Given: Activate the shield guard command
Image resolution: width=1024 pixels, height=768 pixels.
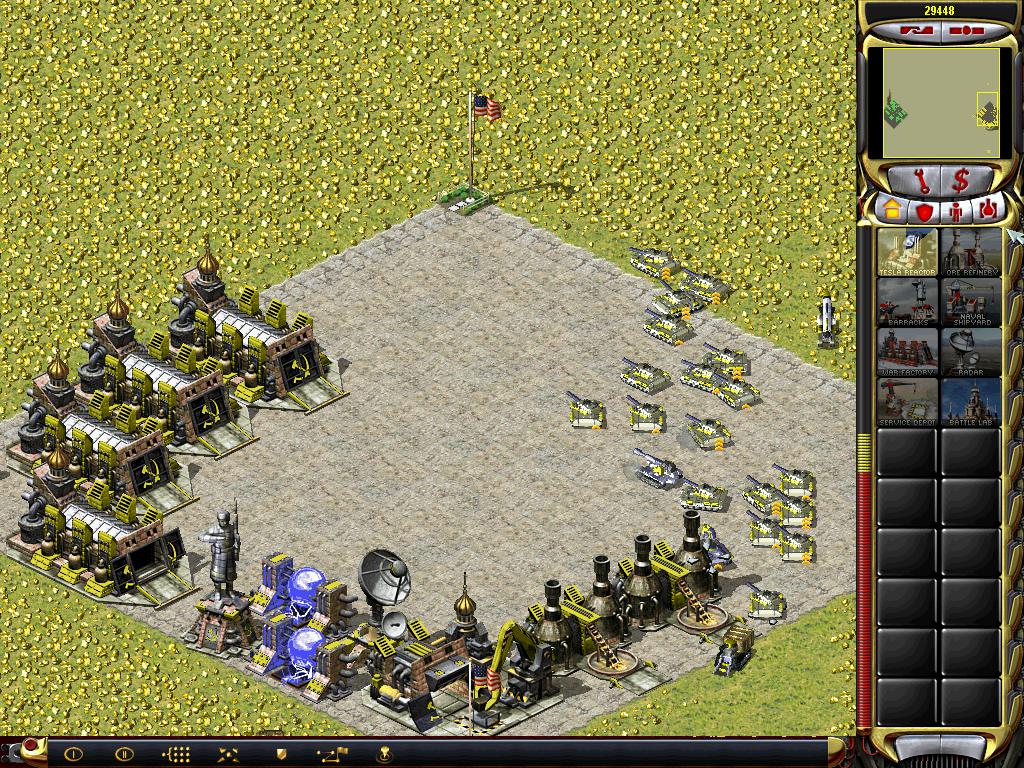Looking at the screenshot, I should [x=281, y=754].
